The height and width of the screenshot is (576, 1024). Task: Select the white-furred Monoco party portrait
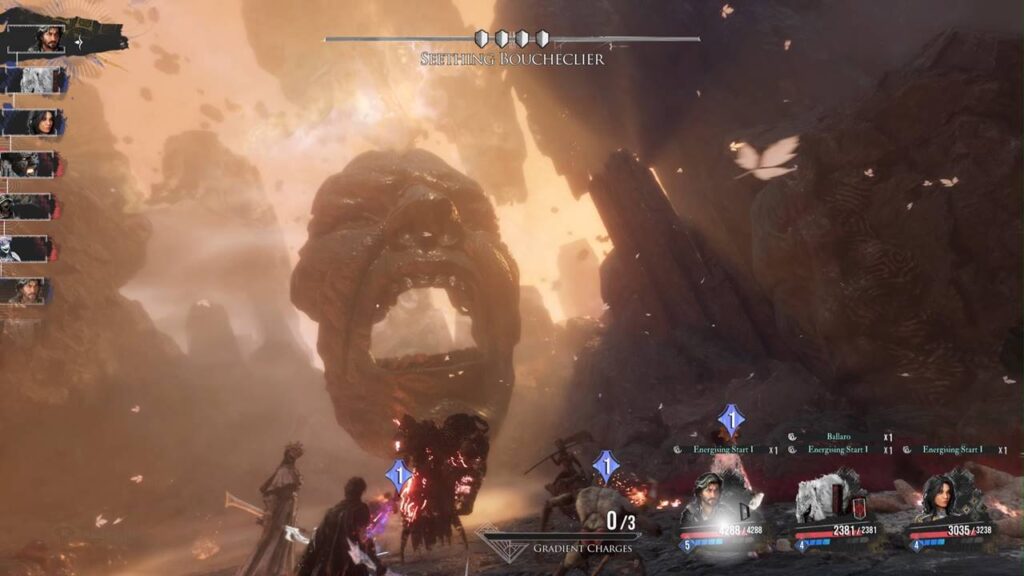(823, 499)
